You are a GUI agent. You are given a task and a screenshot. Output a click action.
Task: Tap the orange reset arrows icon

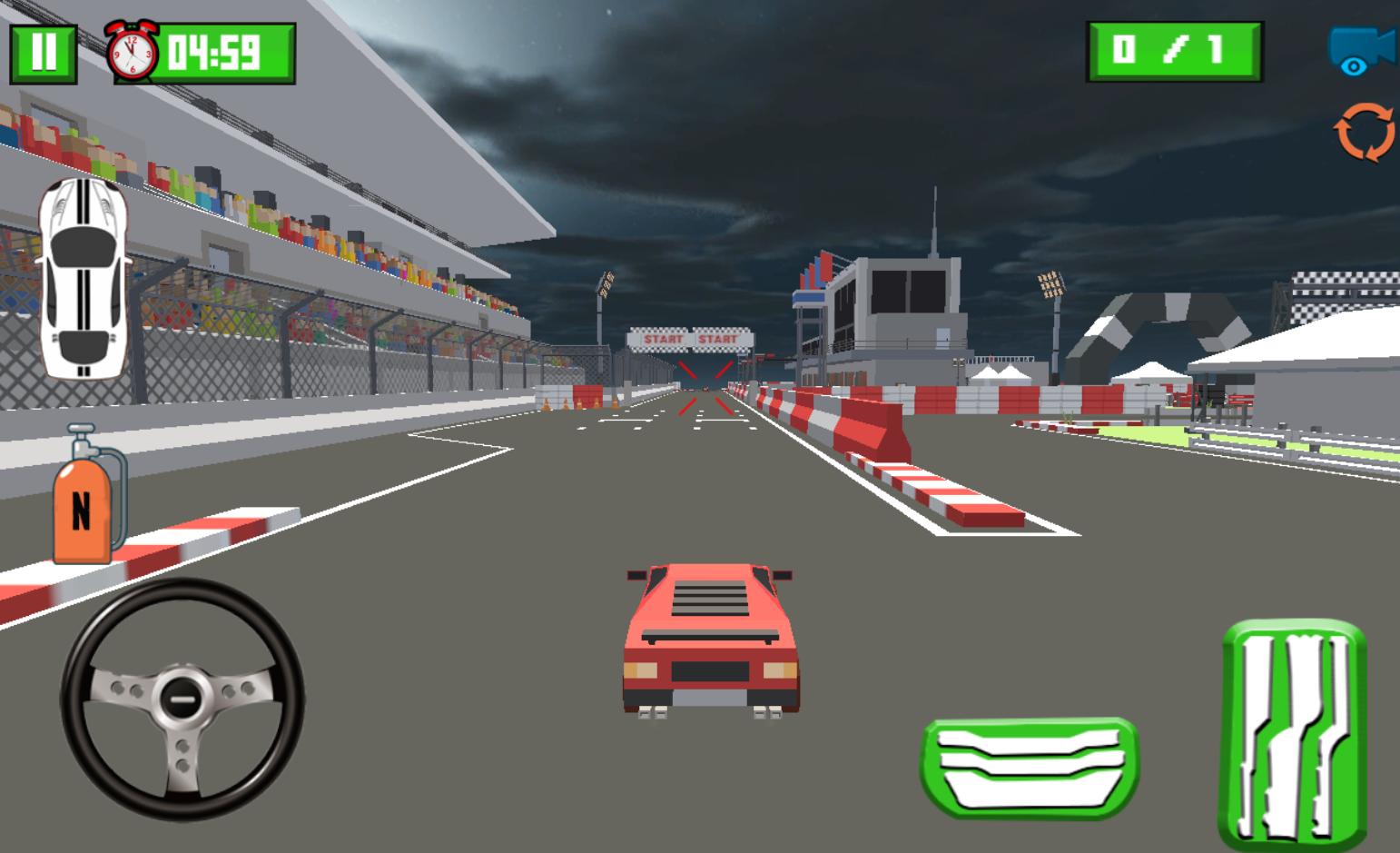(1364, 133)
